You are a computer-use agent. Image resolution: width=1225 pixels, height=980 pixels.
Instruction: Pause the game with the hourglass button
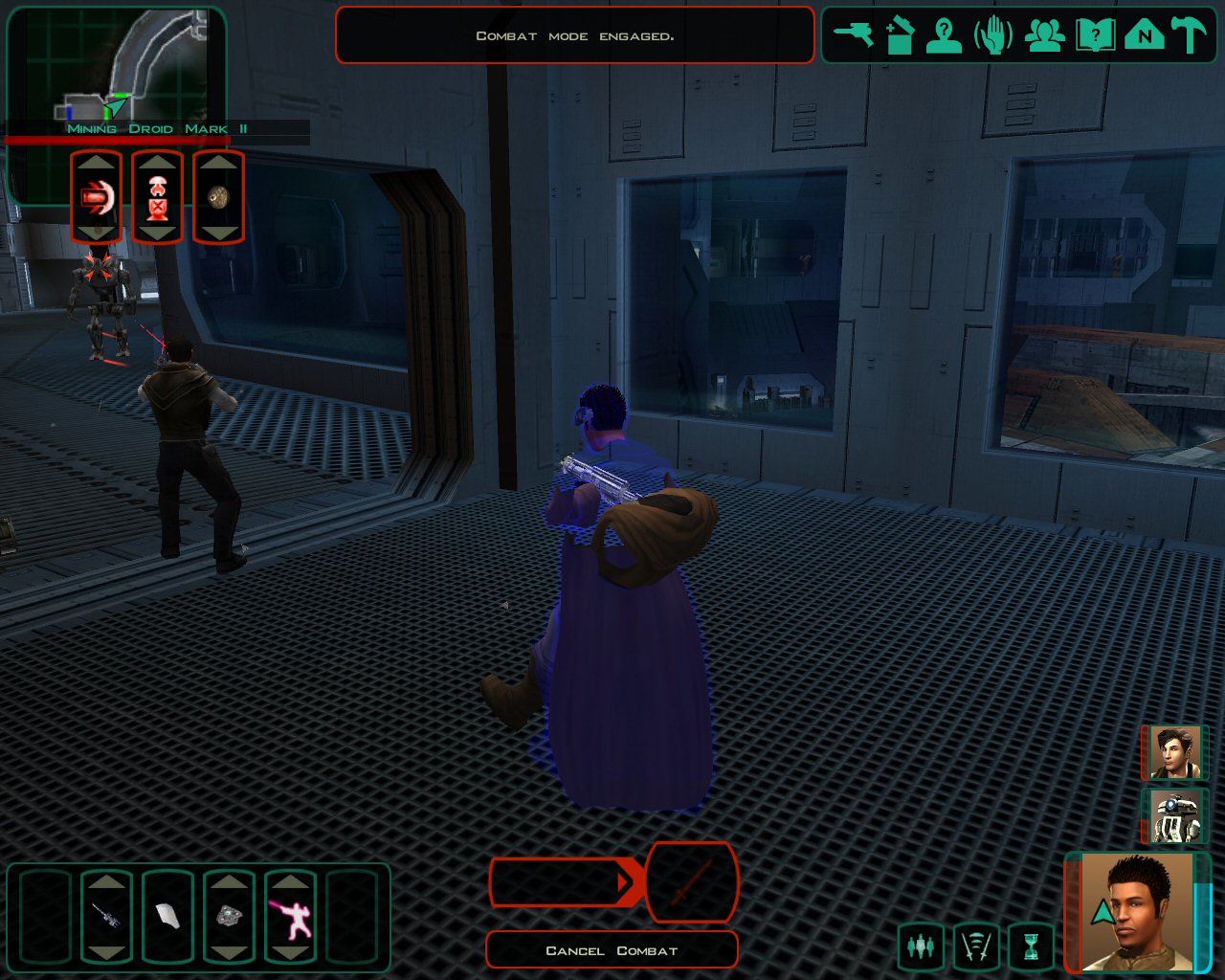1031,947
